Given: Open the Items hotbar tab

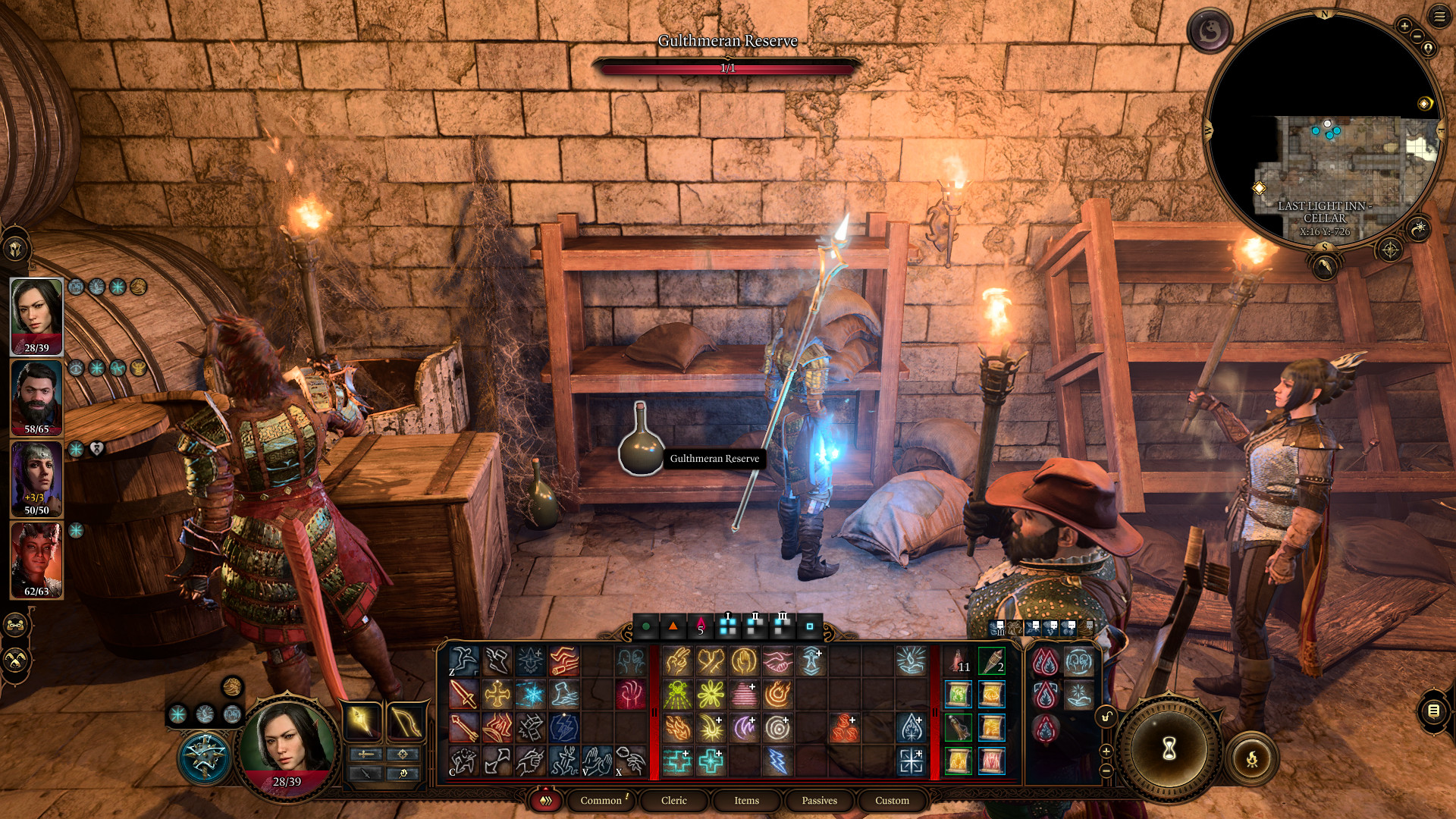Looking at the screenshot, I should click(746, 800).
